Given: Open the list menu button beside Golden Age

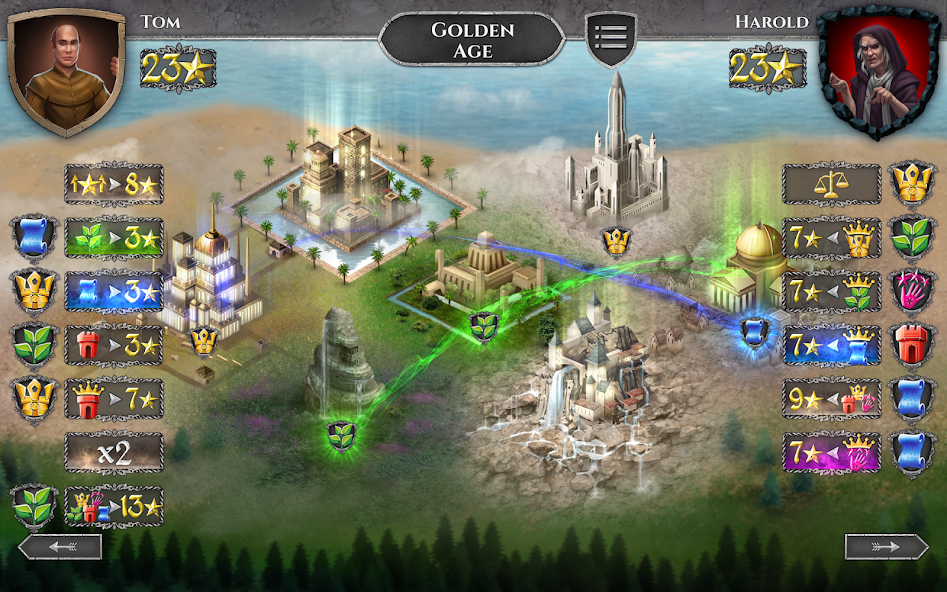Looking at the screenshot, I should point(610,39).
